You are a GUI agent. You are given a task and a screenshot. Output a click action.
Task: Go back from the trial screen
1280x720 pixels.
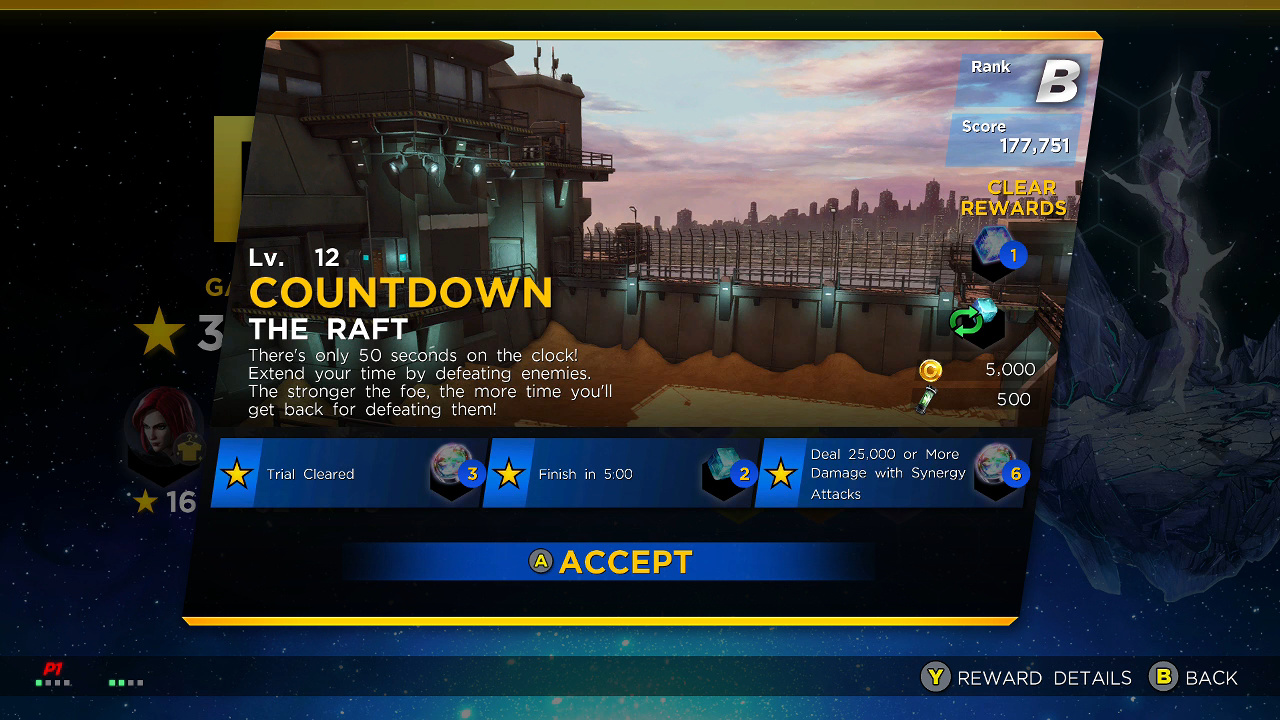(1194, 678)
